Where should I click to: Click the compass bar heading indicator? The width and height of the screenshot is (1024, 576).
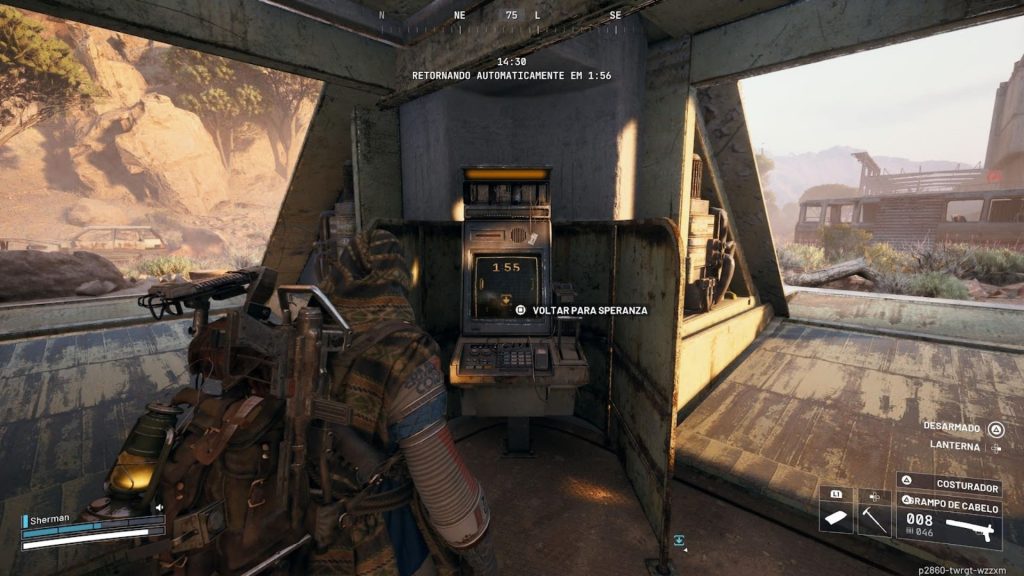coord(512,15)
